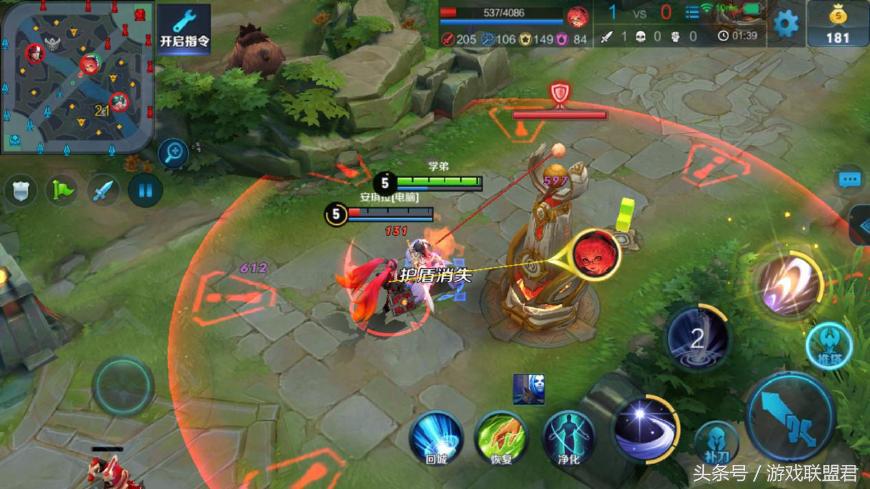Open the 开启指令 command panel
Screen dimensions: 870x489
(184, 27)
